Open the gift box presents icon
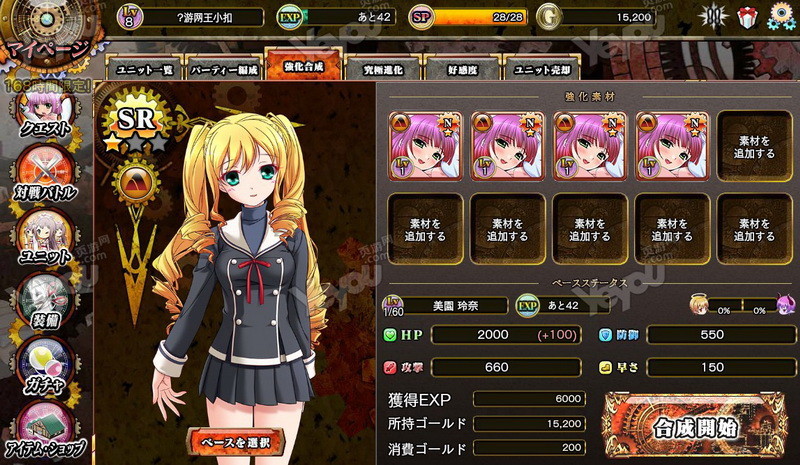Screen dimensions: 800x465 point(746,16)
